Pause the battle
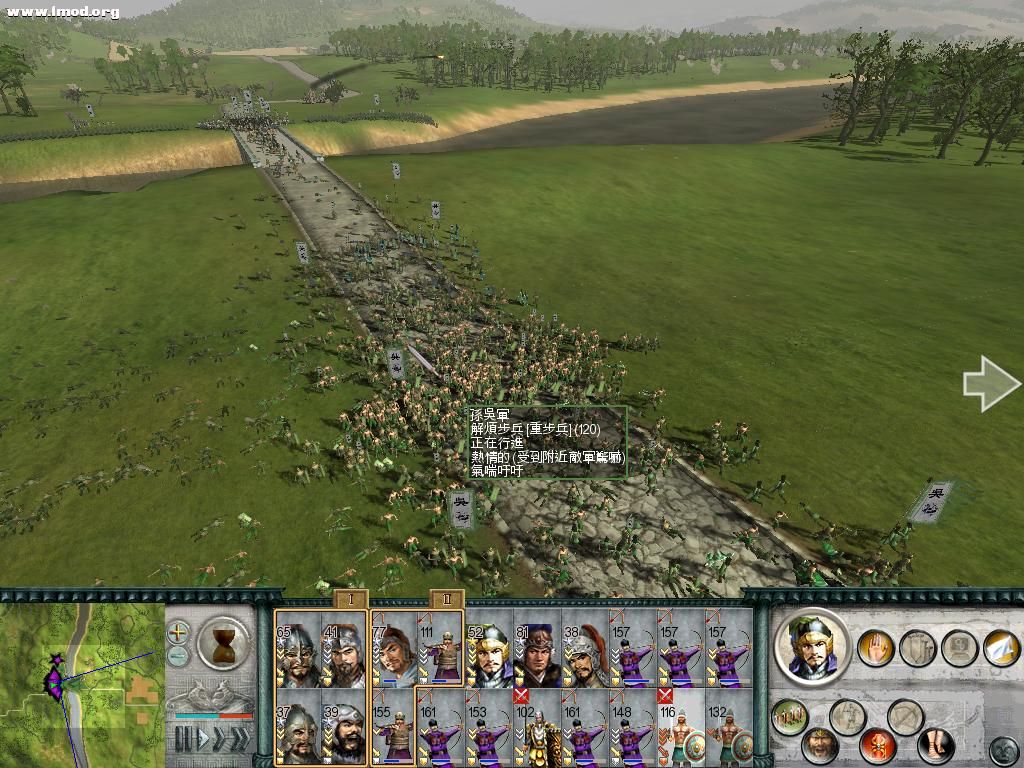 click(x=183, y=739)
